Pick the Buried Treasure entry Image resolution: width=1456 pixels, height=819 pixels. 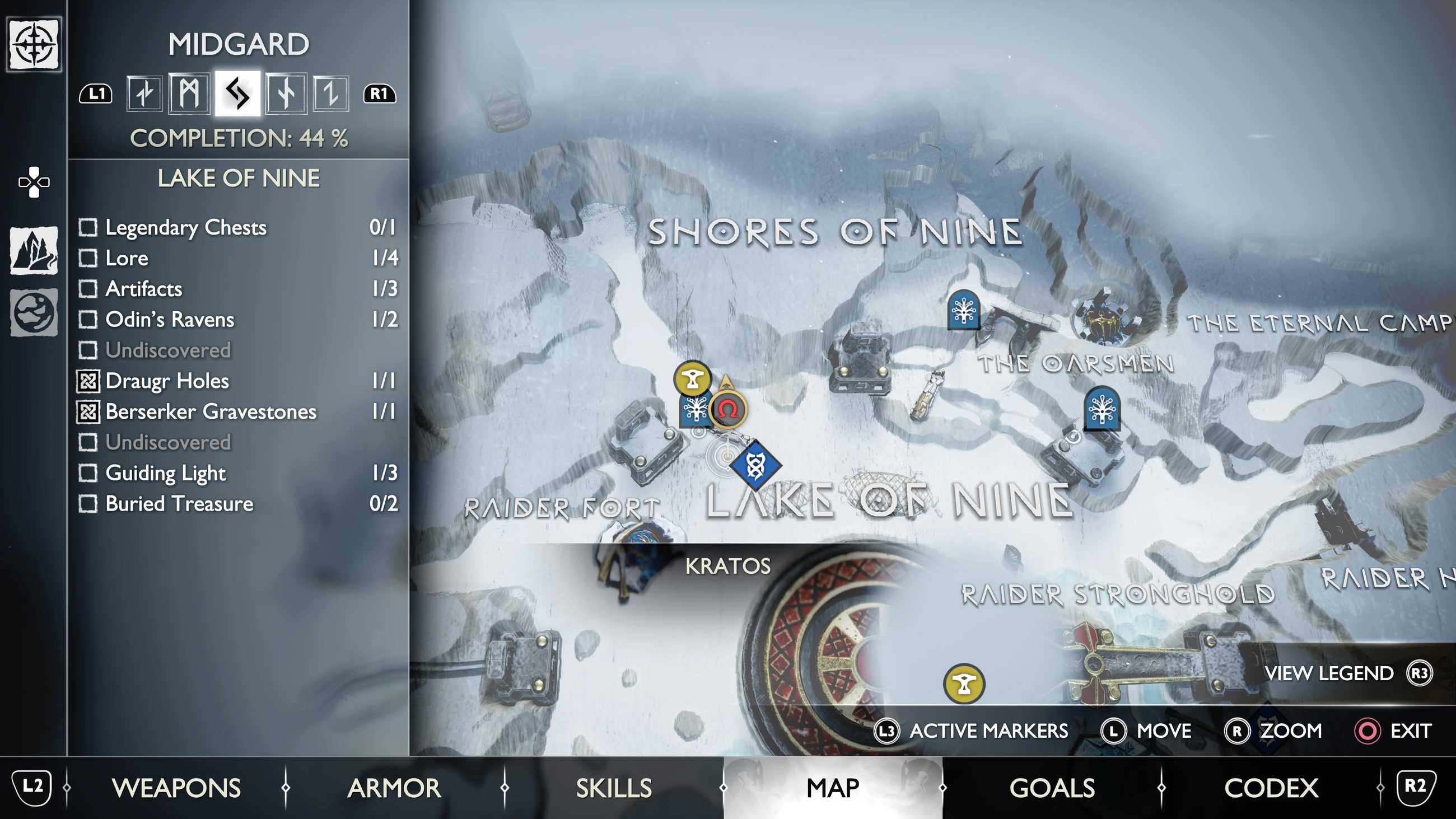click(237, 504)
